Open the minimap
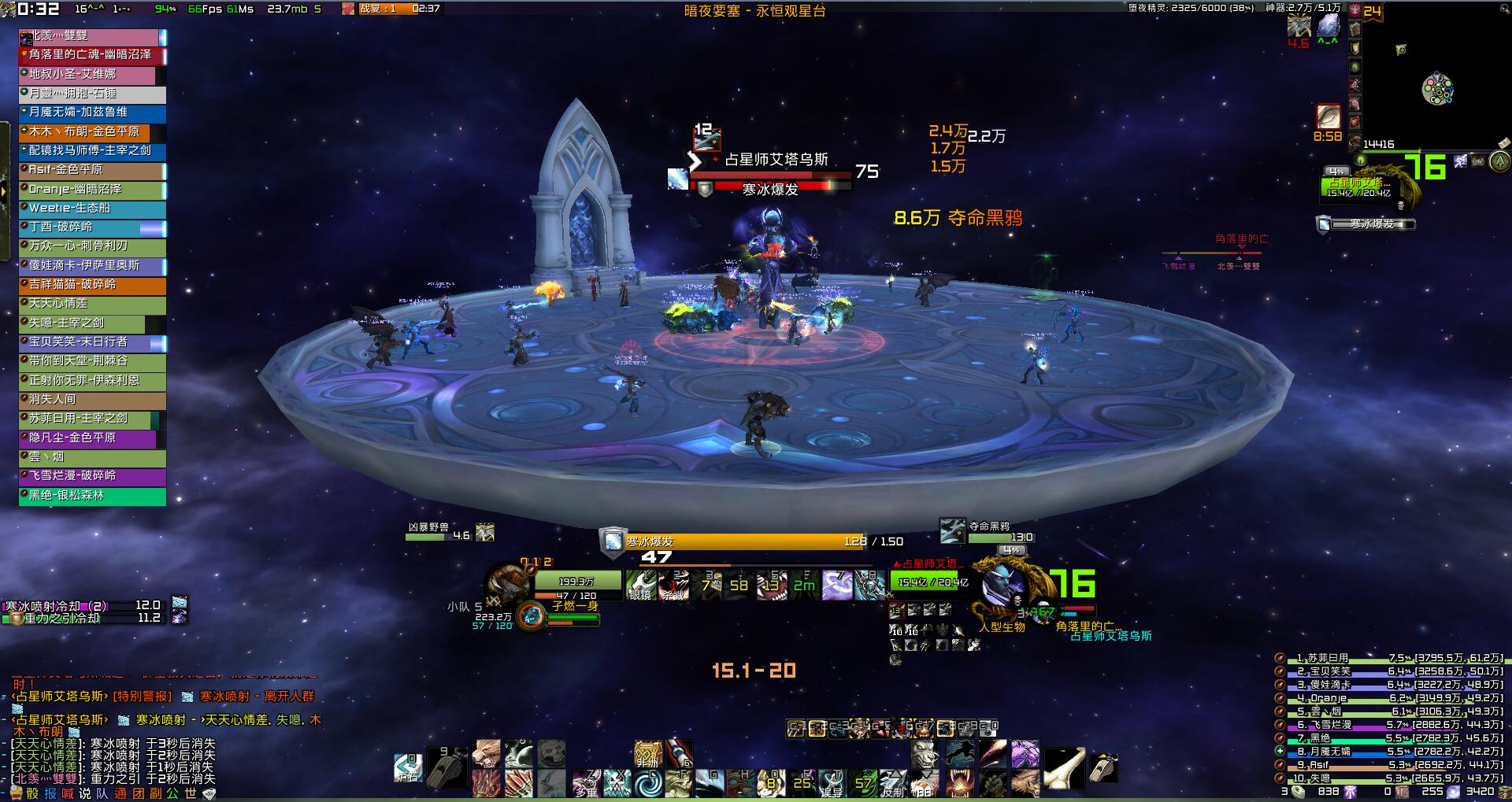Image resolution: width=1512 pixels, height=802 pixels. click(1437, 88)
